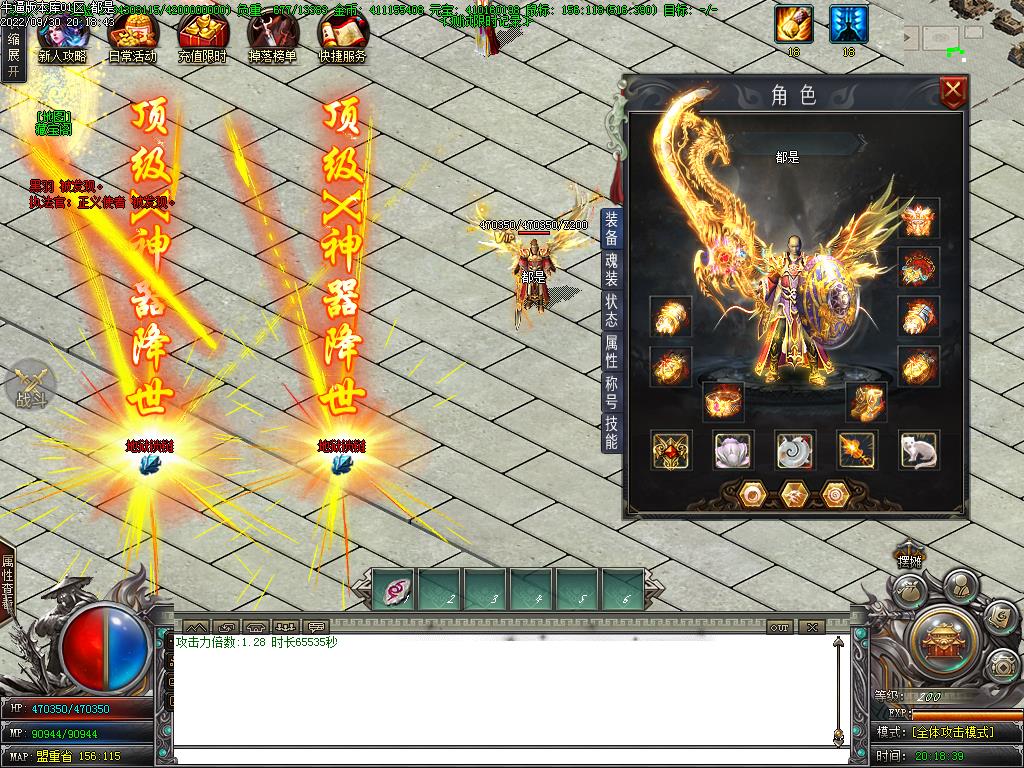Close the 角色 character panel

click(x=954, y=93)
